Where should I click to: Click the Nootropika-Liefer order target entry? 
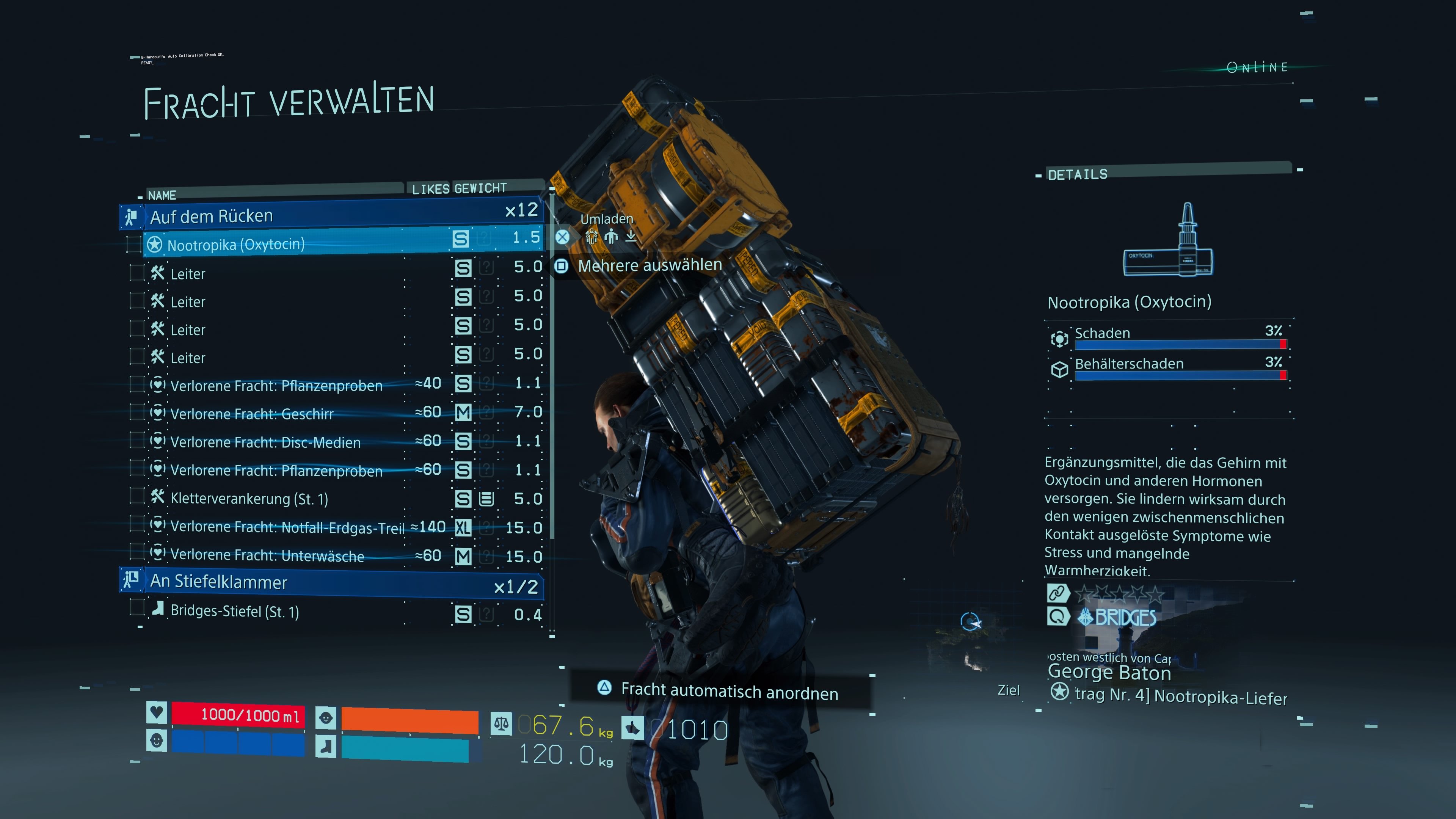tap(1180, 696)
